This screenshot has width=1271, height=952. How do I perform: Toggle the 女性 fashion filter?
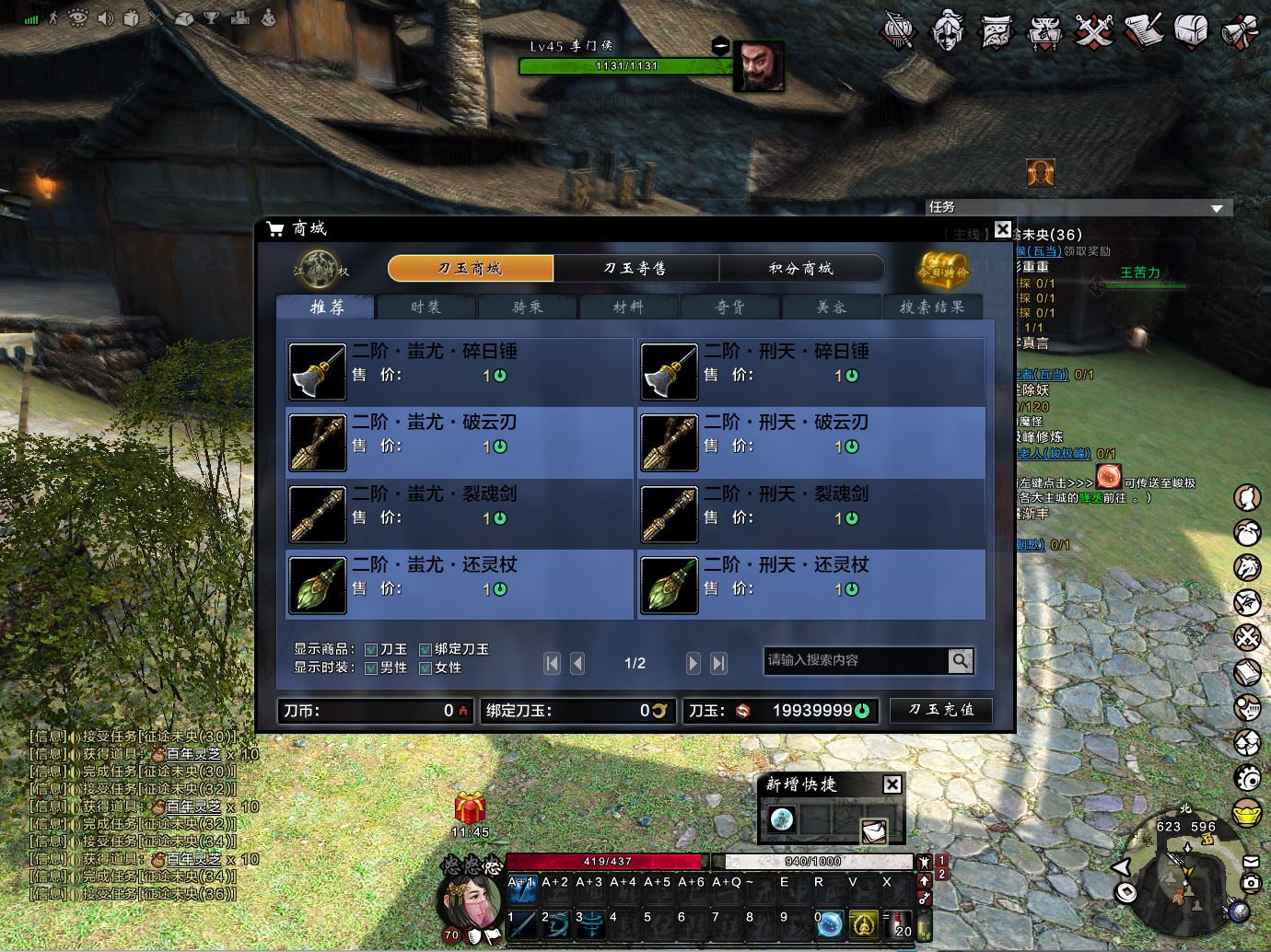point(426,668)
